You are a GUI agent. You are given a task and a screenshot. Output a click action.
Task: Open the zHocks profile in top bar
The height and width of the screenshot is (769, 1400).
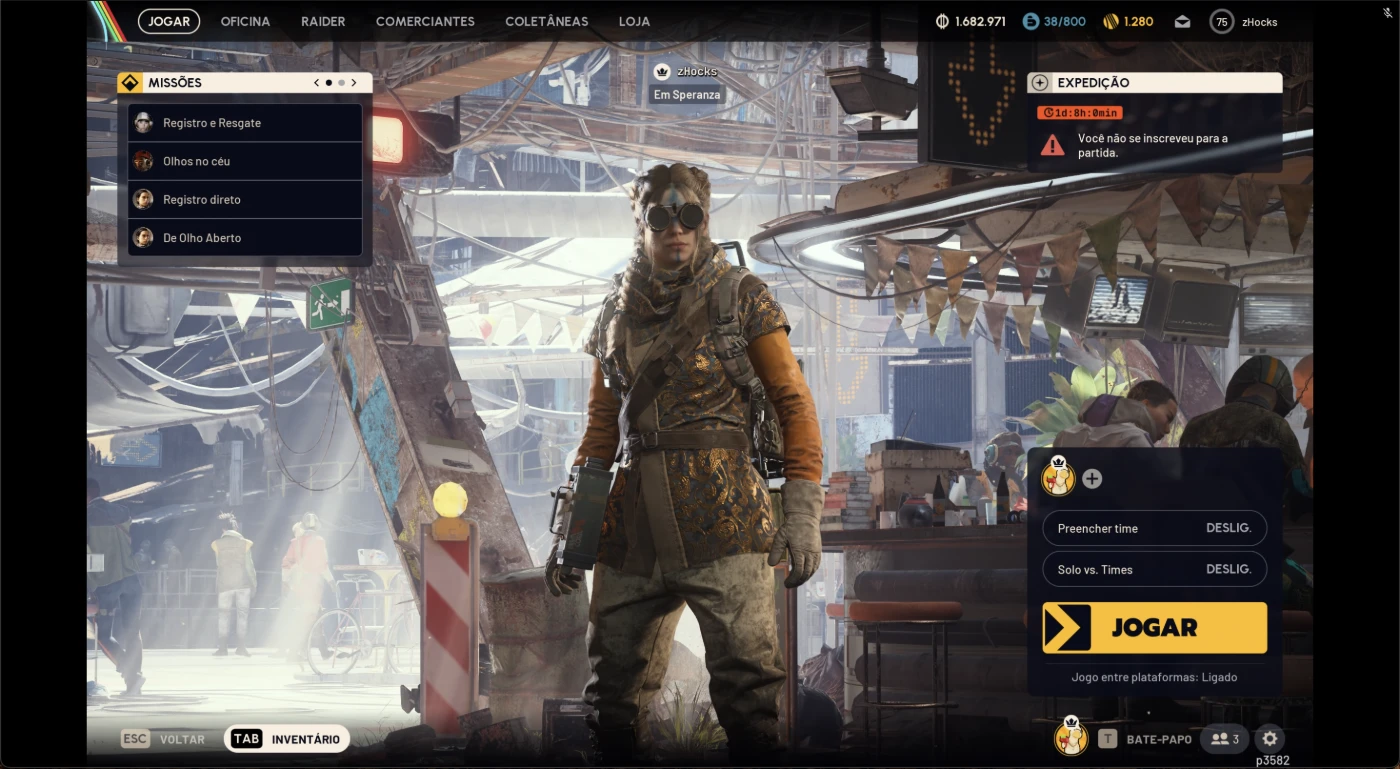1244,21
